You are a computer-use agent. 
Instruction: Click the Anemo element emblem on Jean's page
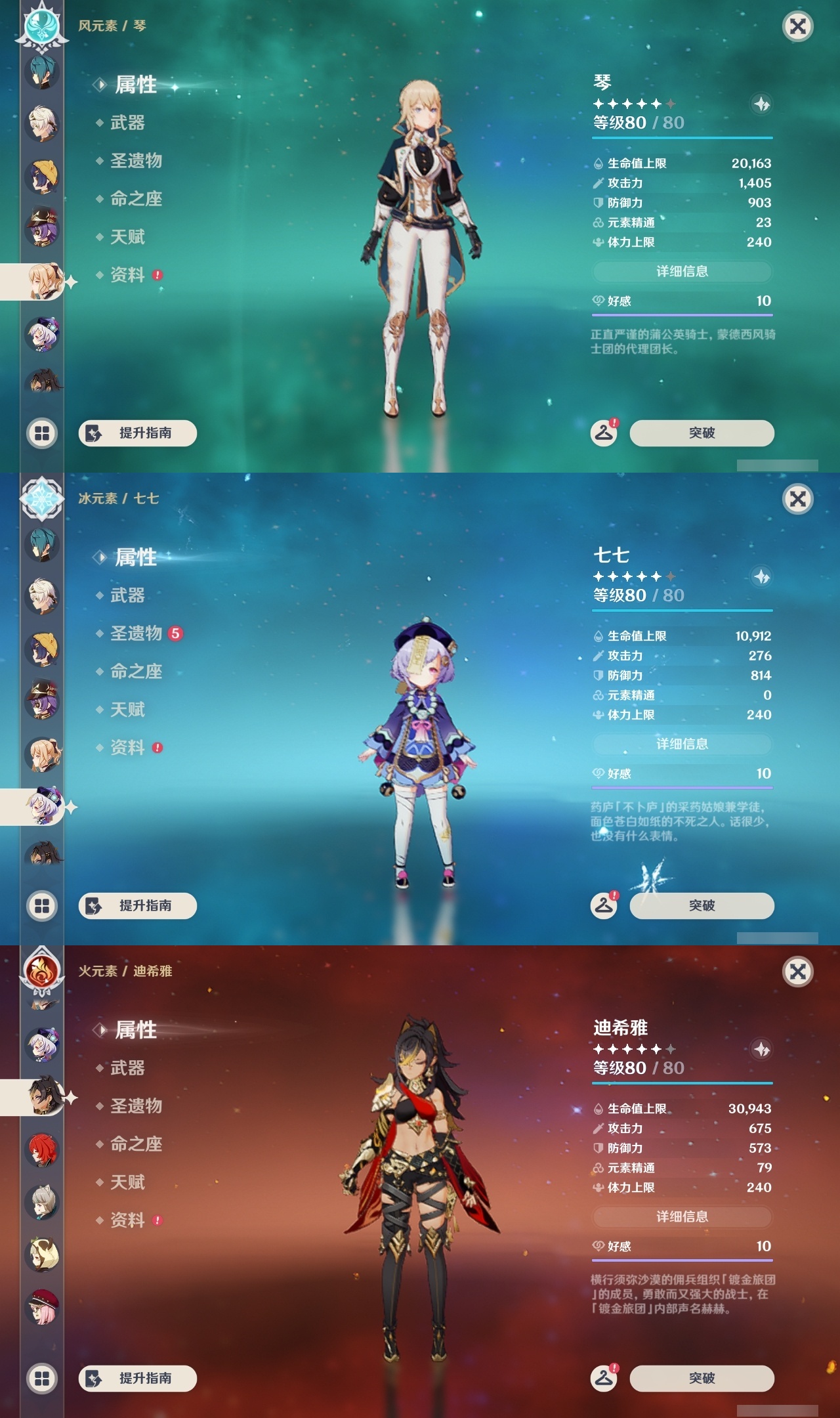click(x=41, y=26)
